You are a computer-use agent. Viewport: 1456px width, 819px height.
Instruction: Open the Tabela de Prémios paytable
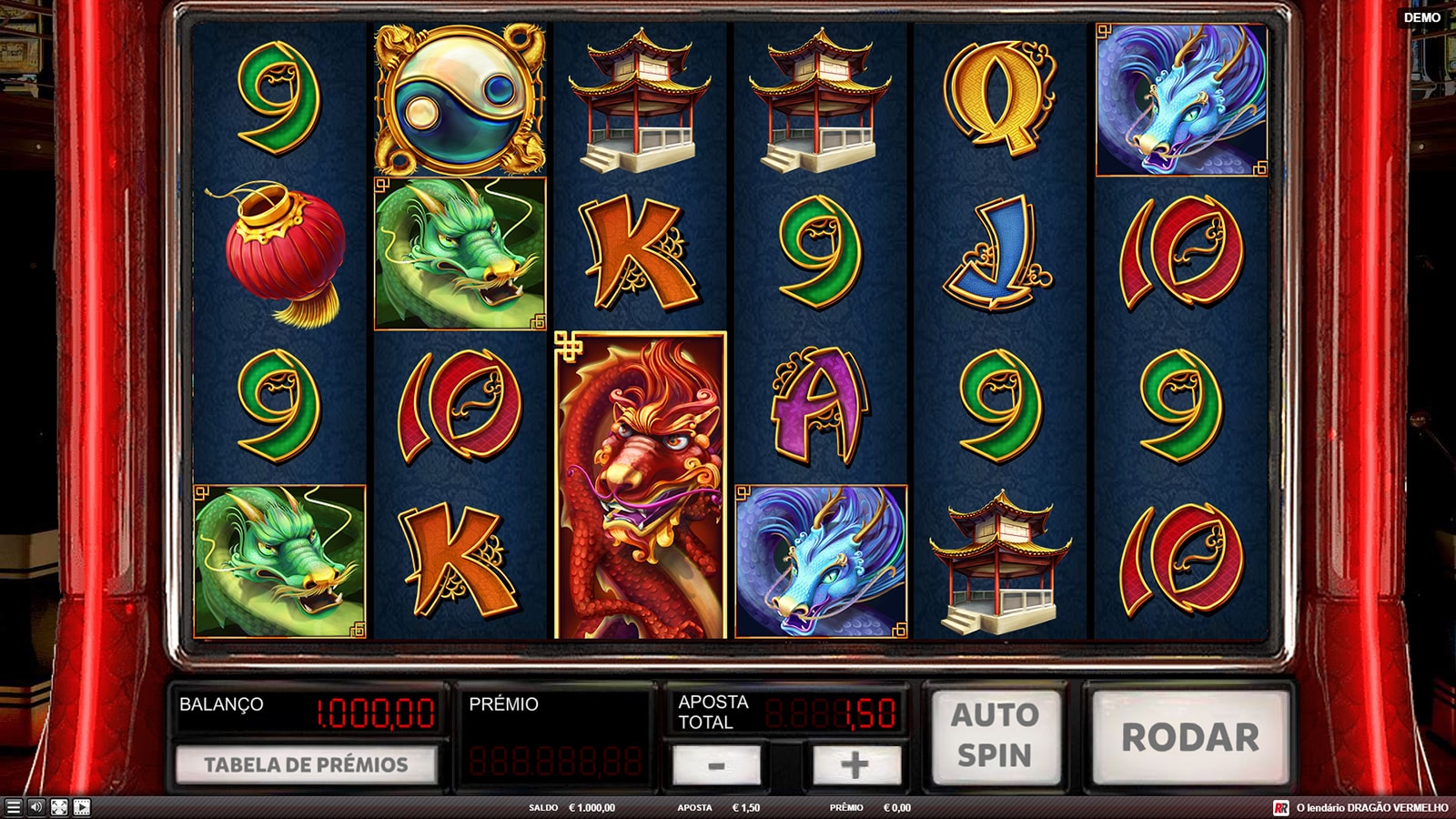click(306, 764)
